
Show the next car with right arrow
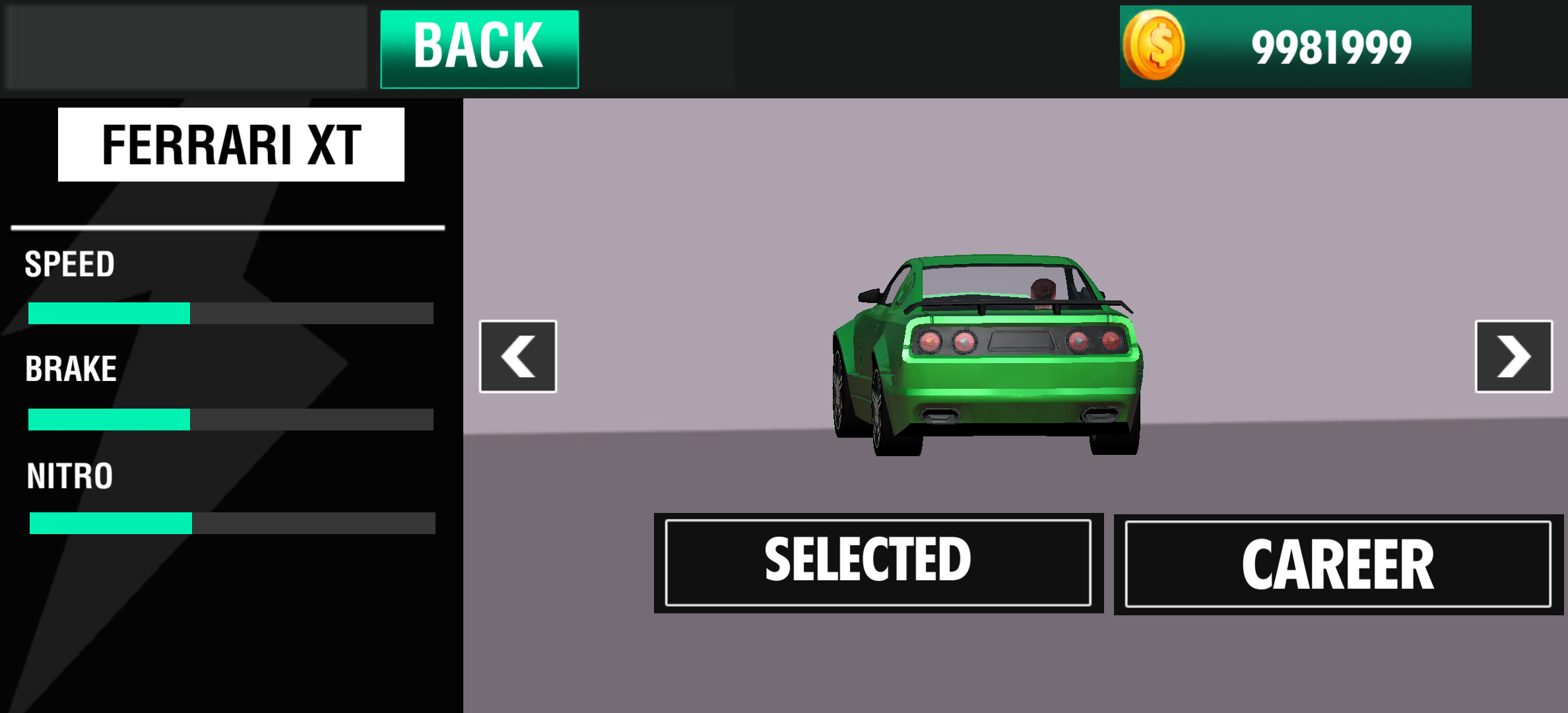[1513, 356]
